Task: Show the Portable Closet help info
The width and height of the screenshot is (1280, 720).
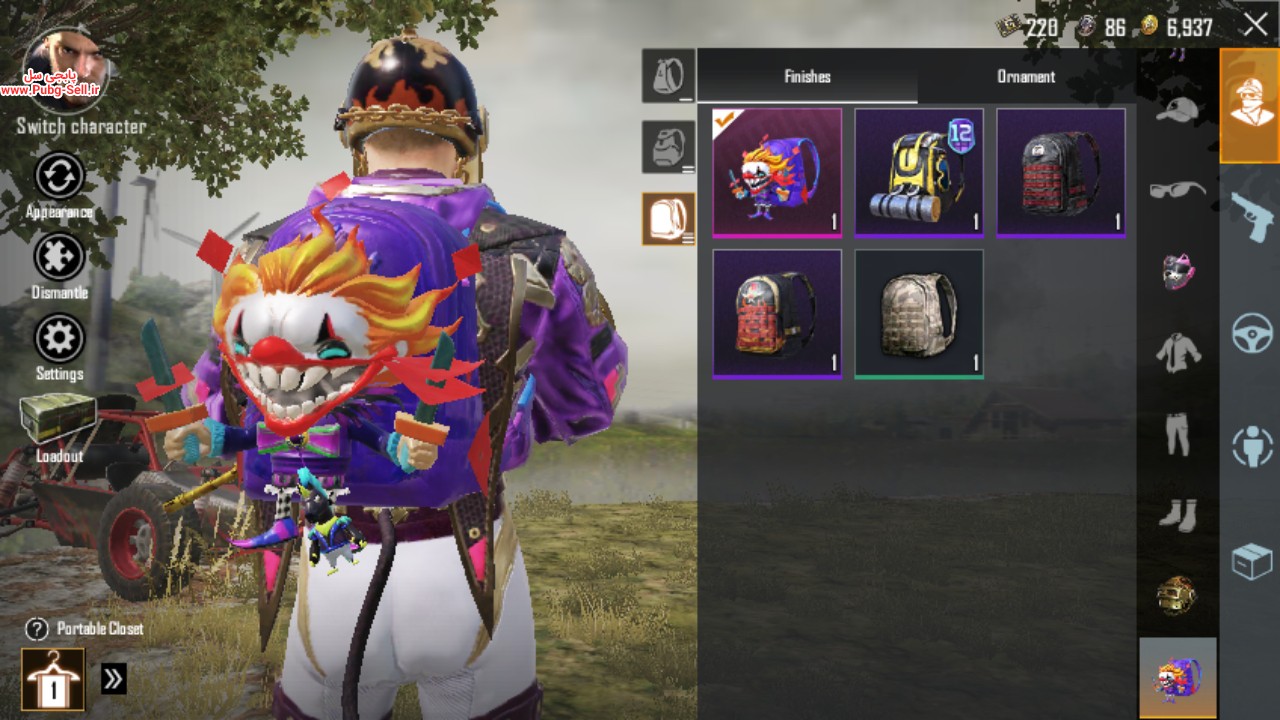Action: 37,629
